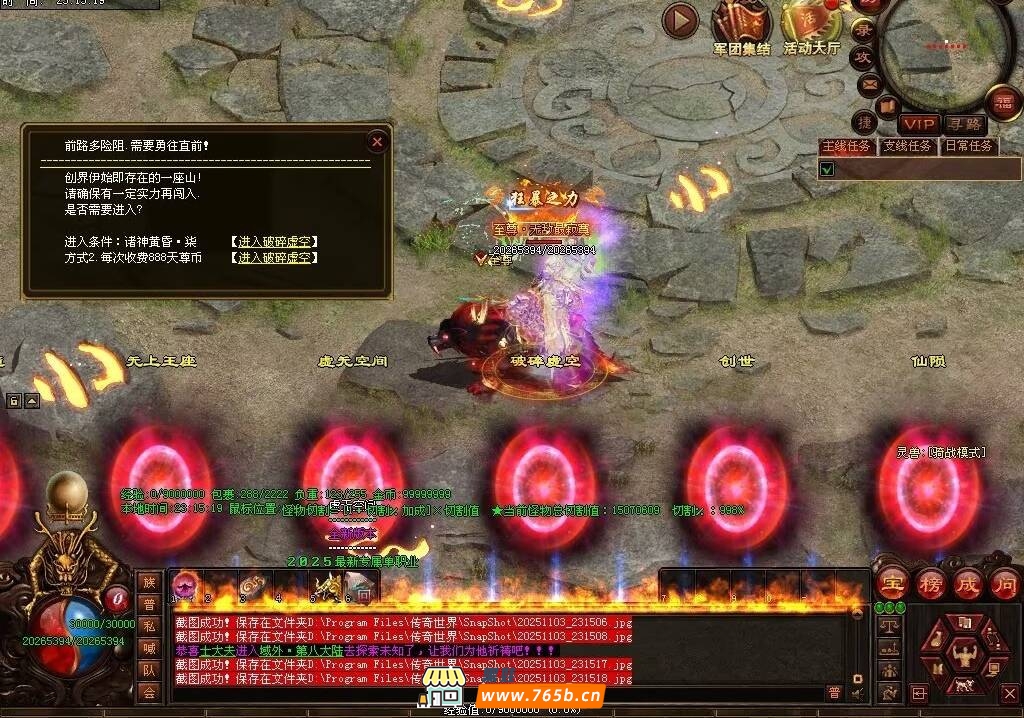Select the 私 private chat channel
The width and height of the screenshot is (1024, 718).
[149, 626]
